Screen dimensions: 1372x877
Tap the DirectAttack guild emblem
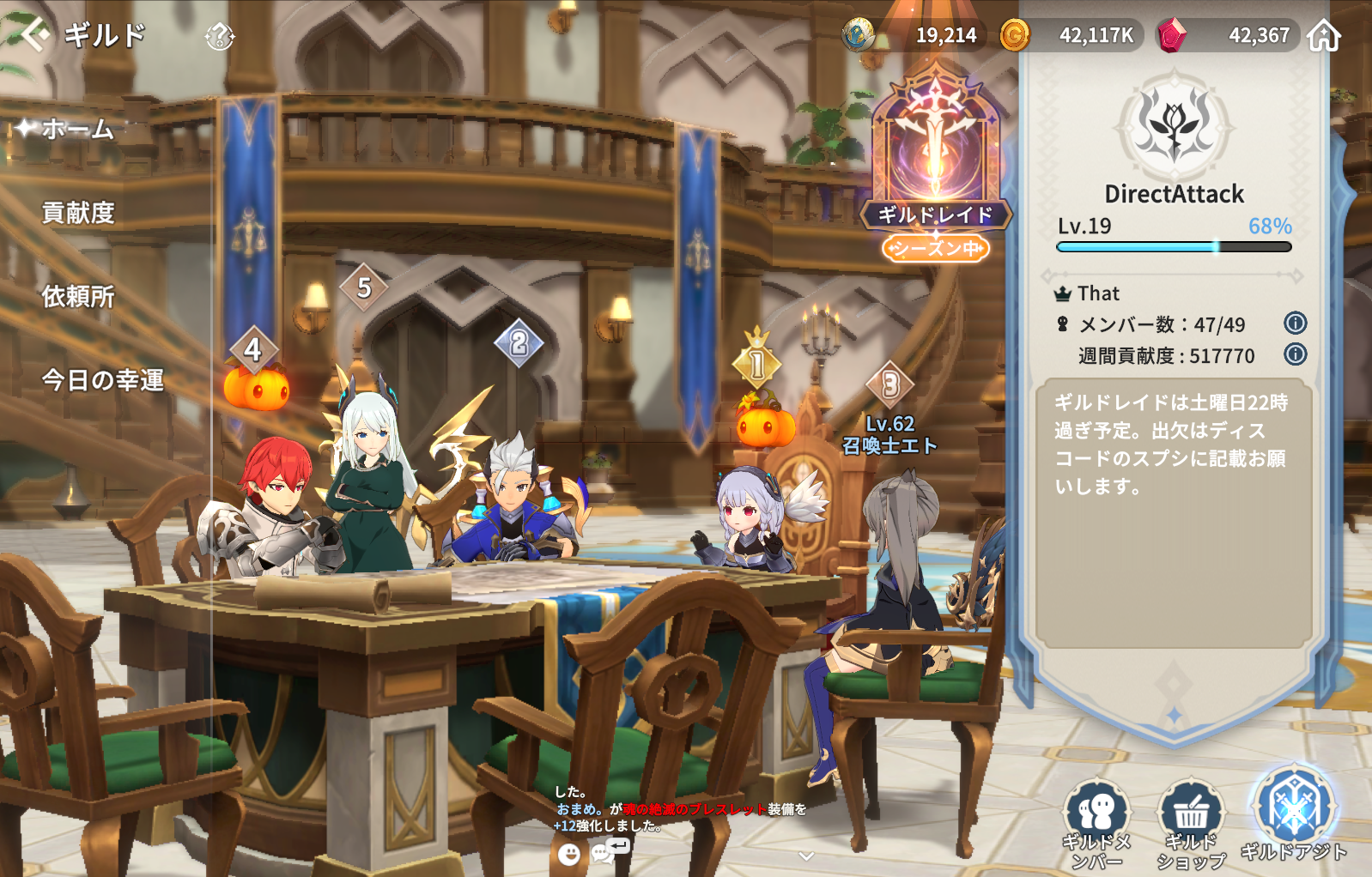1174,126
